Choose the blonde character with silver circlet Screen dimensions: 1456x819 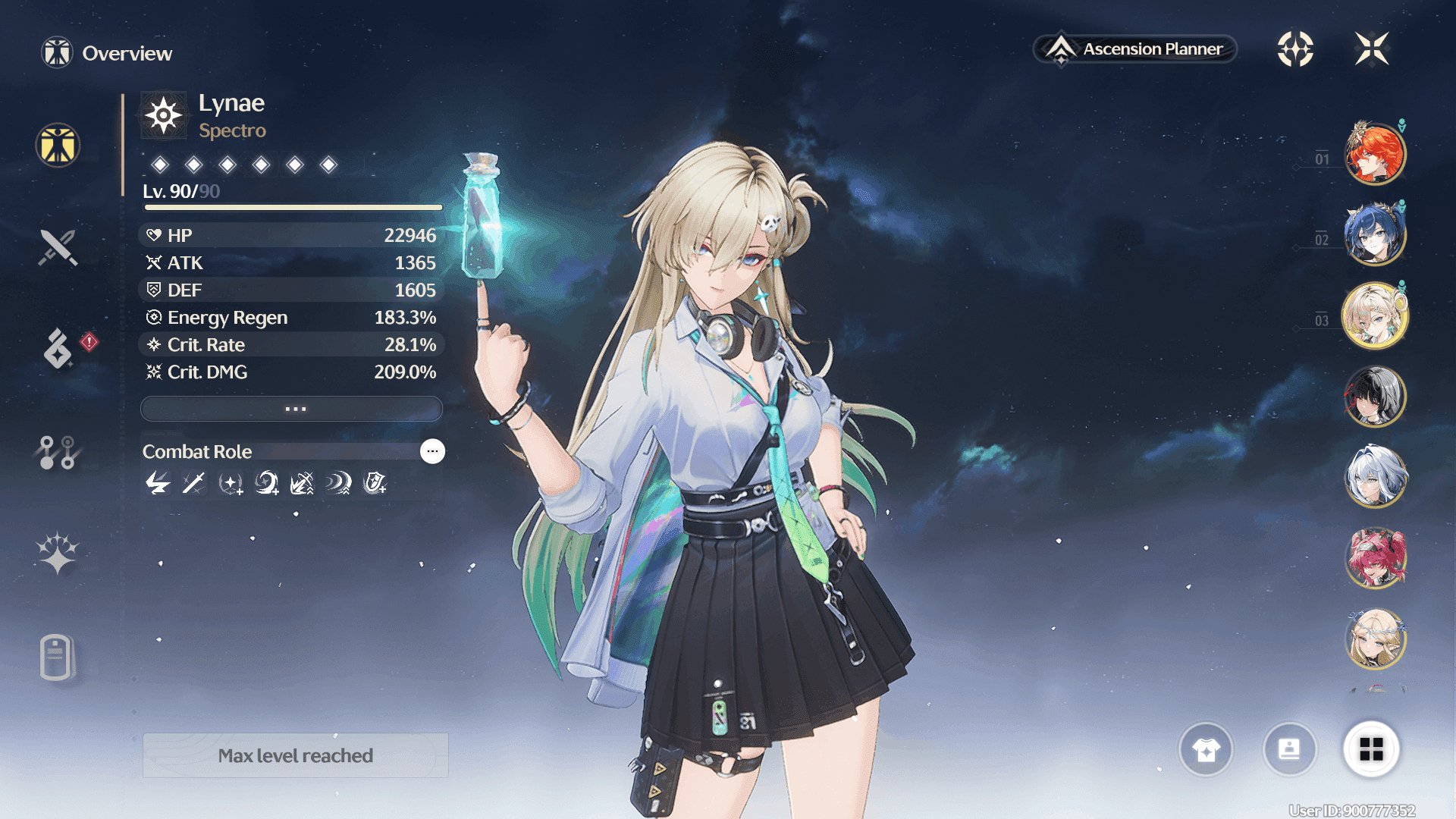click(x=1374, y=639)
